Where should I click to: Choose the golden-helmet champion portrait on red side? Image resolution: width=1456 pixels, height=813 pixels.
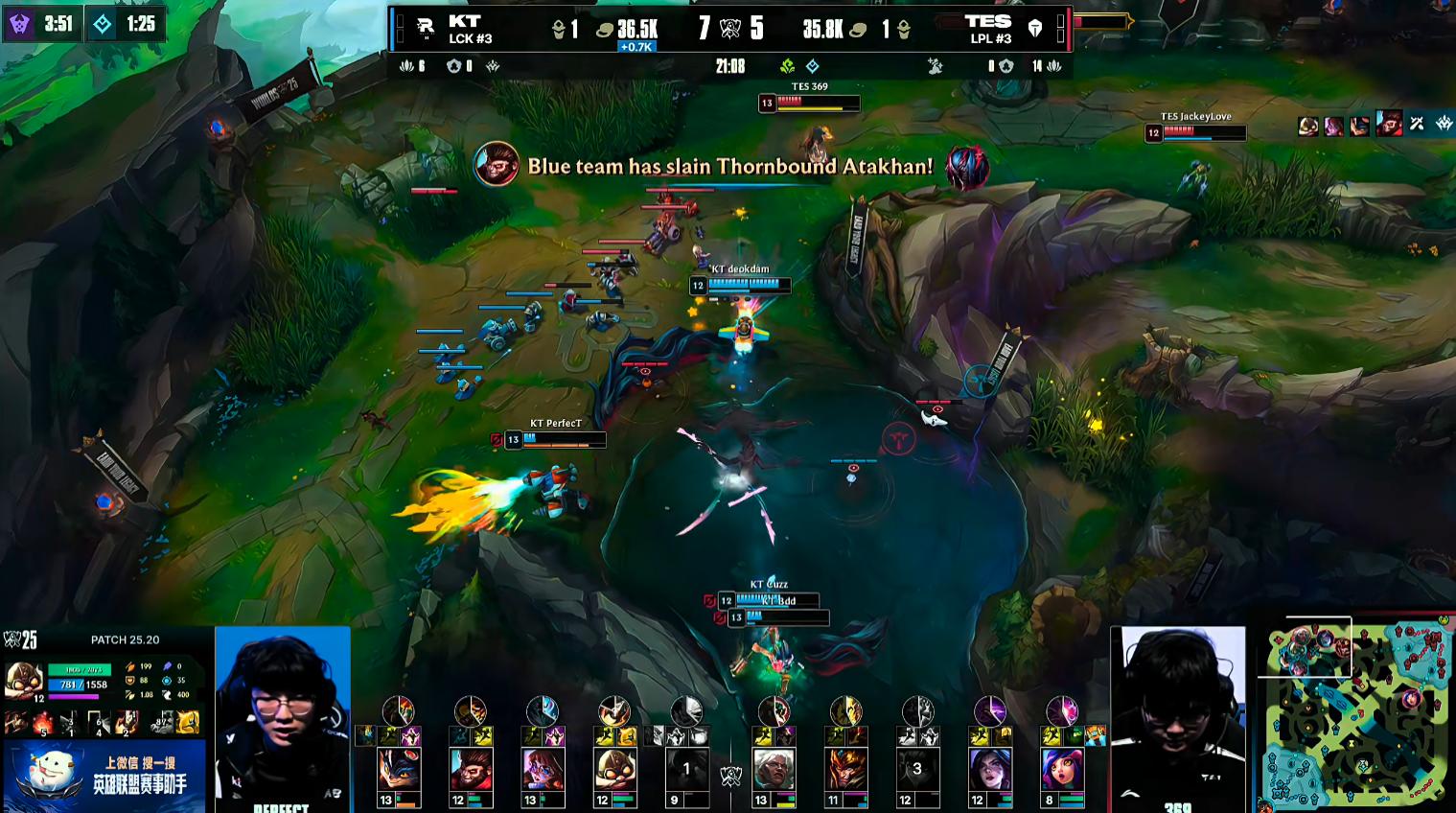pos(845,769)
